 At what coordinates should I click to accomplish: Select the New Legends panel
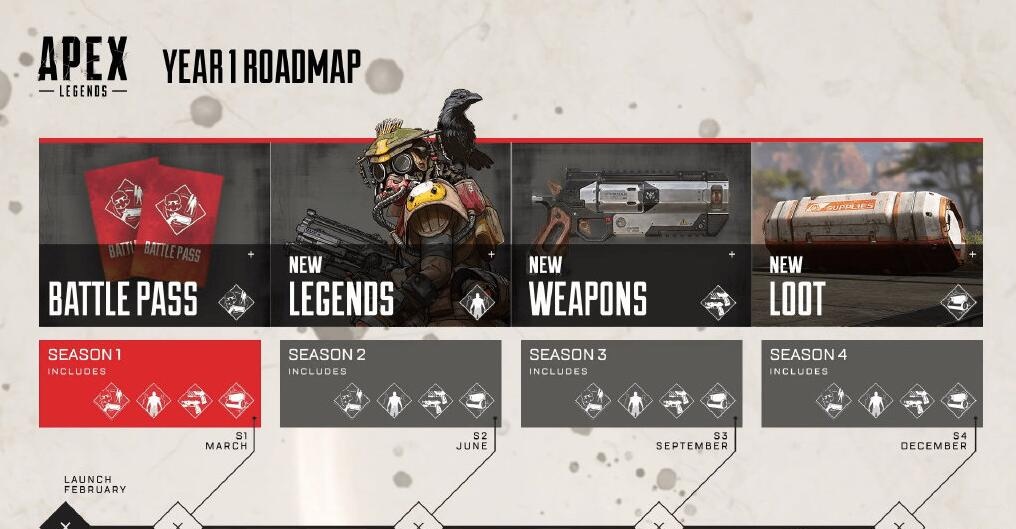(x=390, y=235)
